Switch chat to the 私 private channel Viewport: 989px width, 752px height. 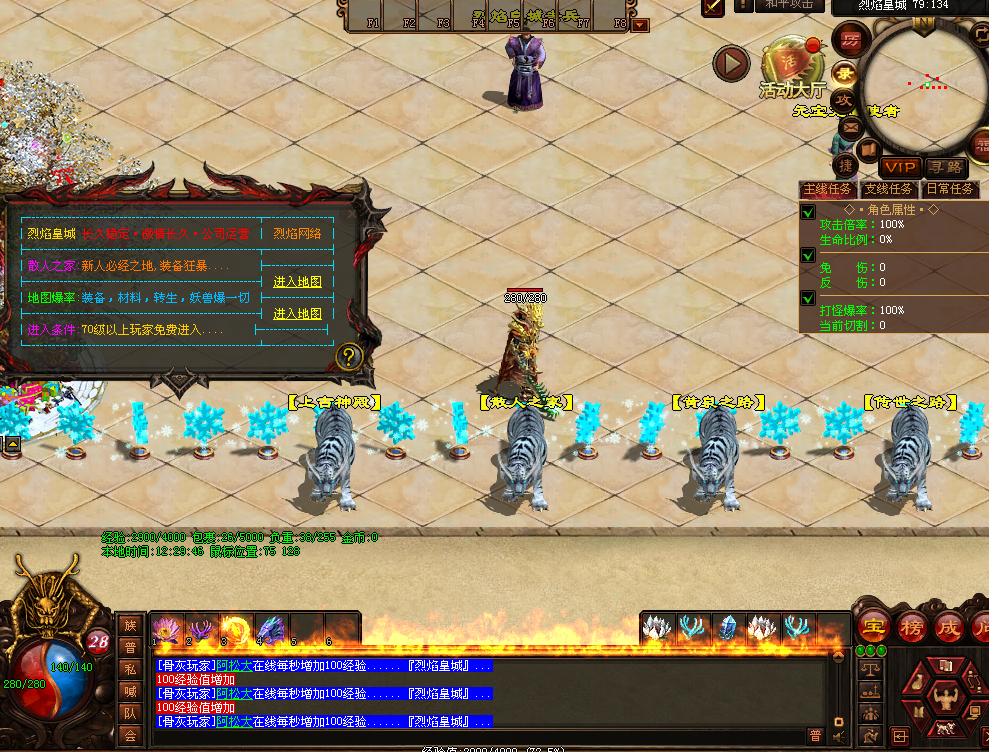click(130, 668)
